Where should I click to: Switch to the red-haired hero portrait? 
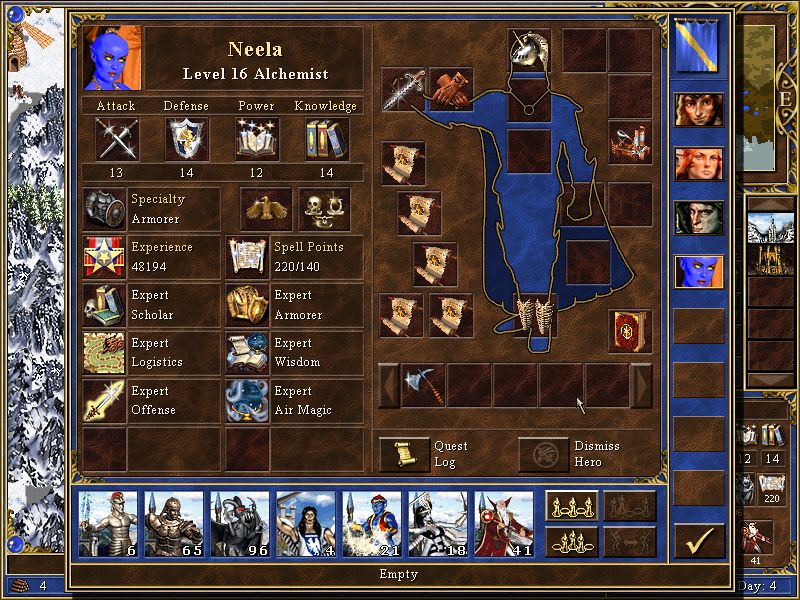pos(699,163)
